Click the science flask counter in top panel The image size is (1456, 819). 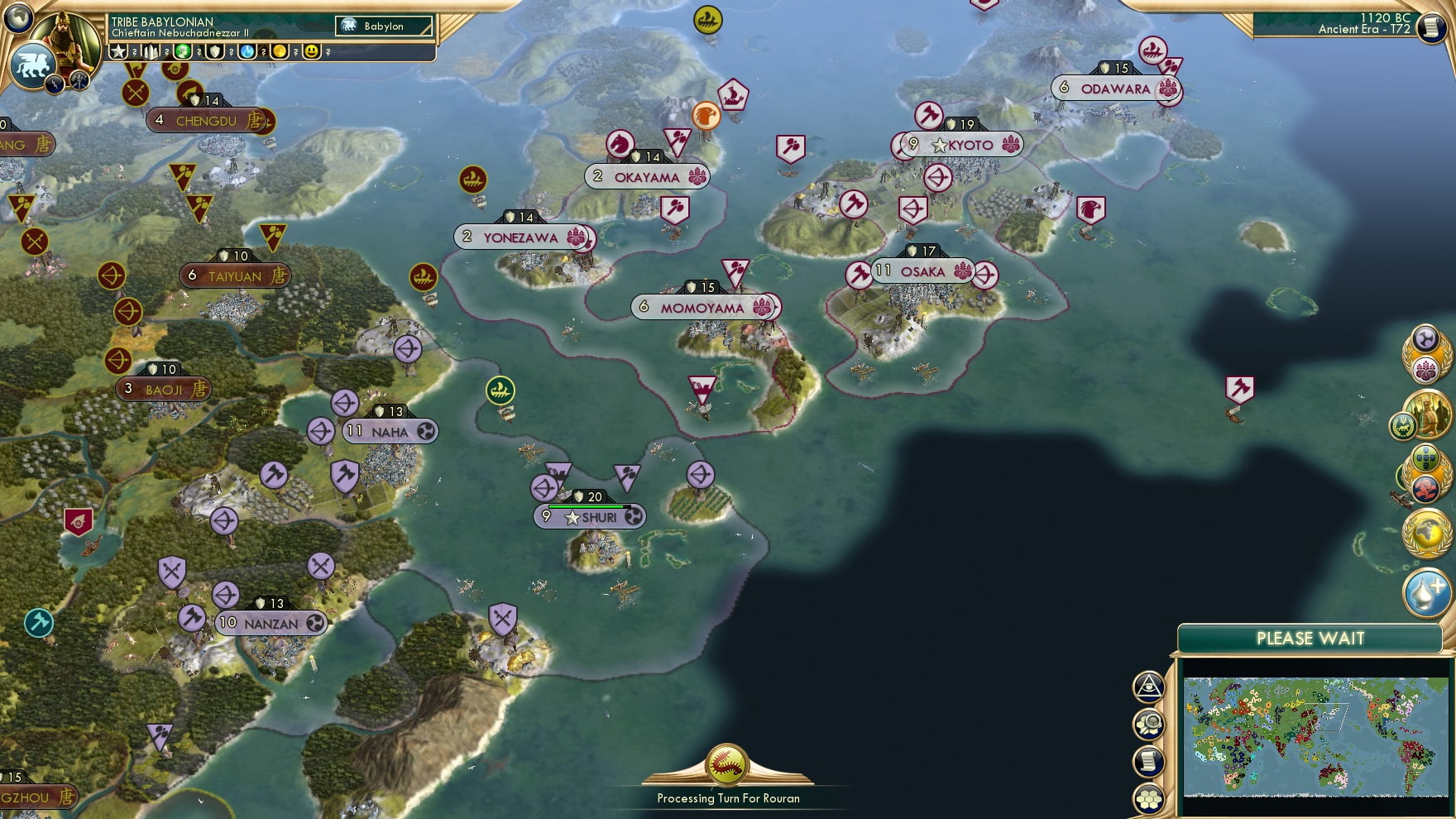(x=248, y=53)
